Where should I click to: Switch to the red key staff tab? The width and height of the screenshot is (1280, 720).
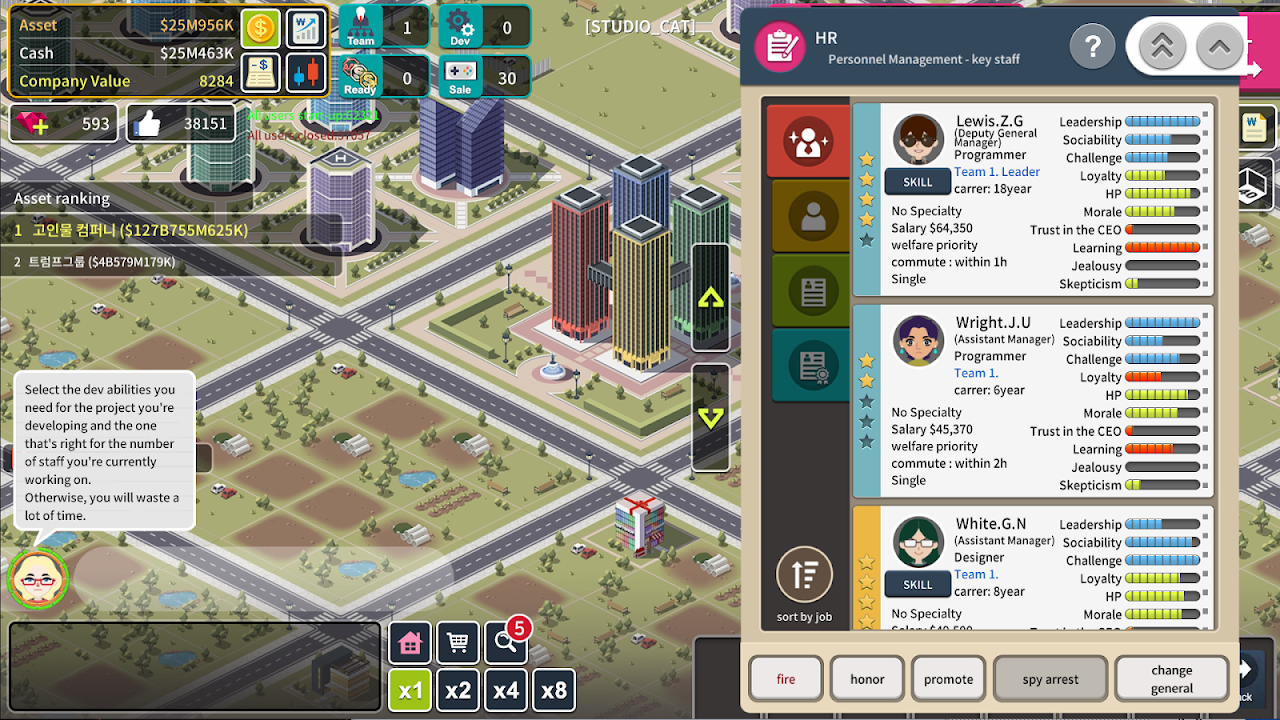click(x=808, y=142)
